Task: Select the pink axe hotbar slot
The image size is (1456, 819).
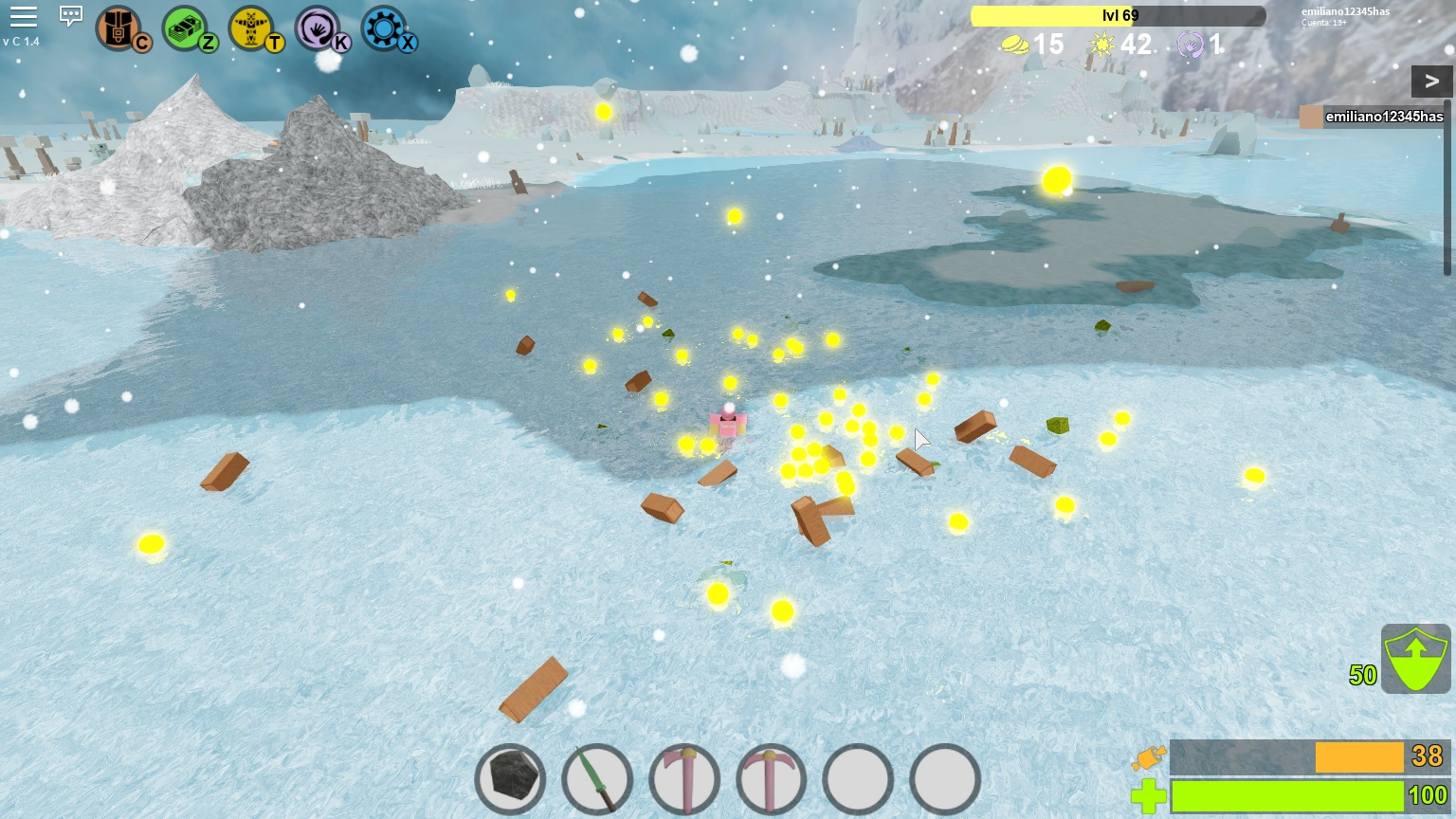Action: click(x=684, y=778)
